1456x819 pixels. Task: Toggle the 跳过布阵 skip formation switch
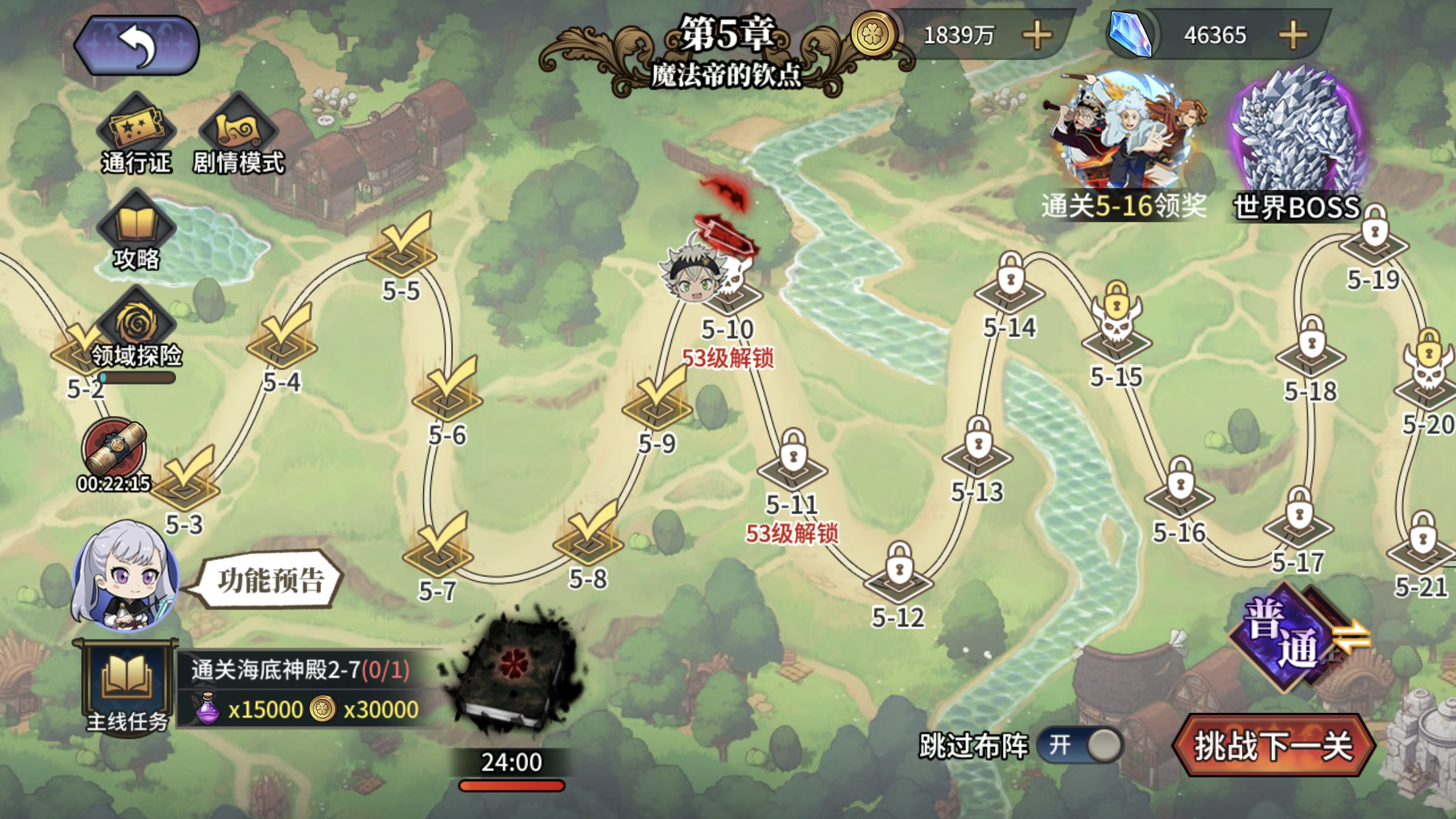click(x=1081, y=746)
